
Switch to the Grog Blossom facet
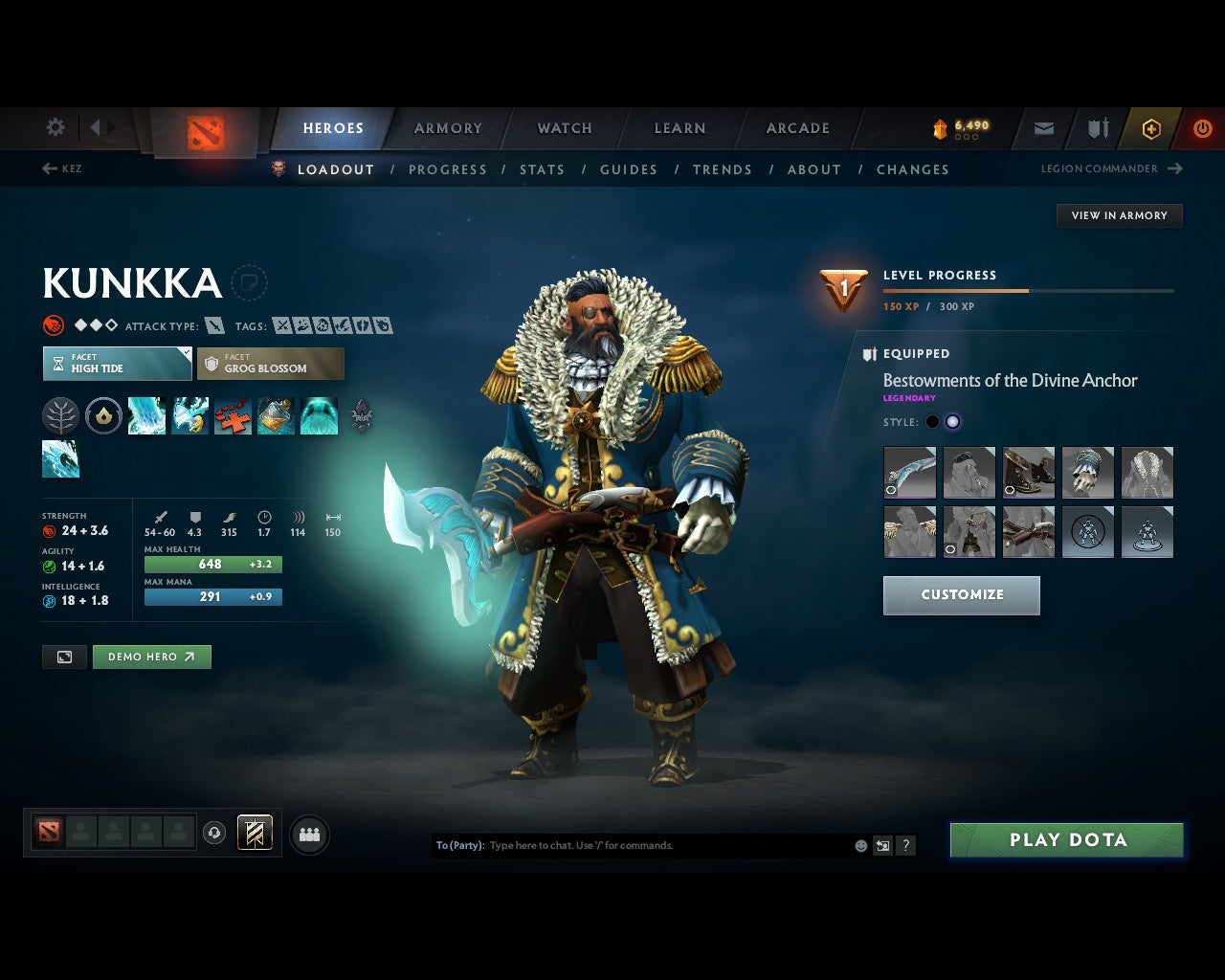pos(271,364)
